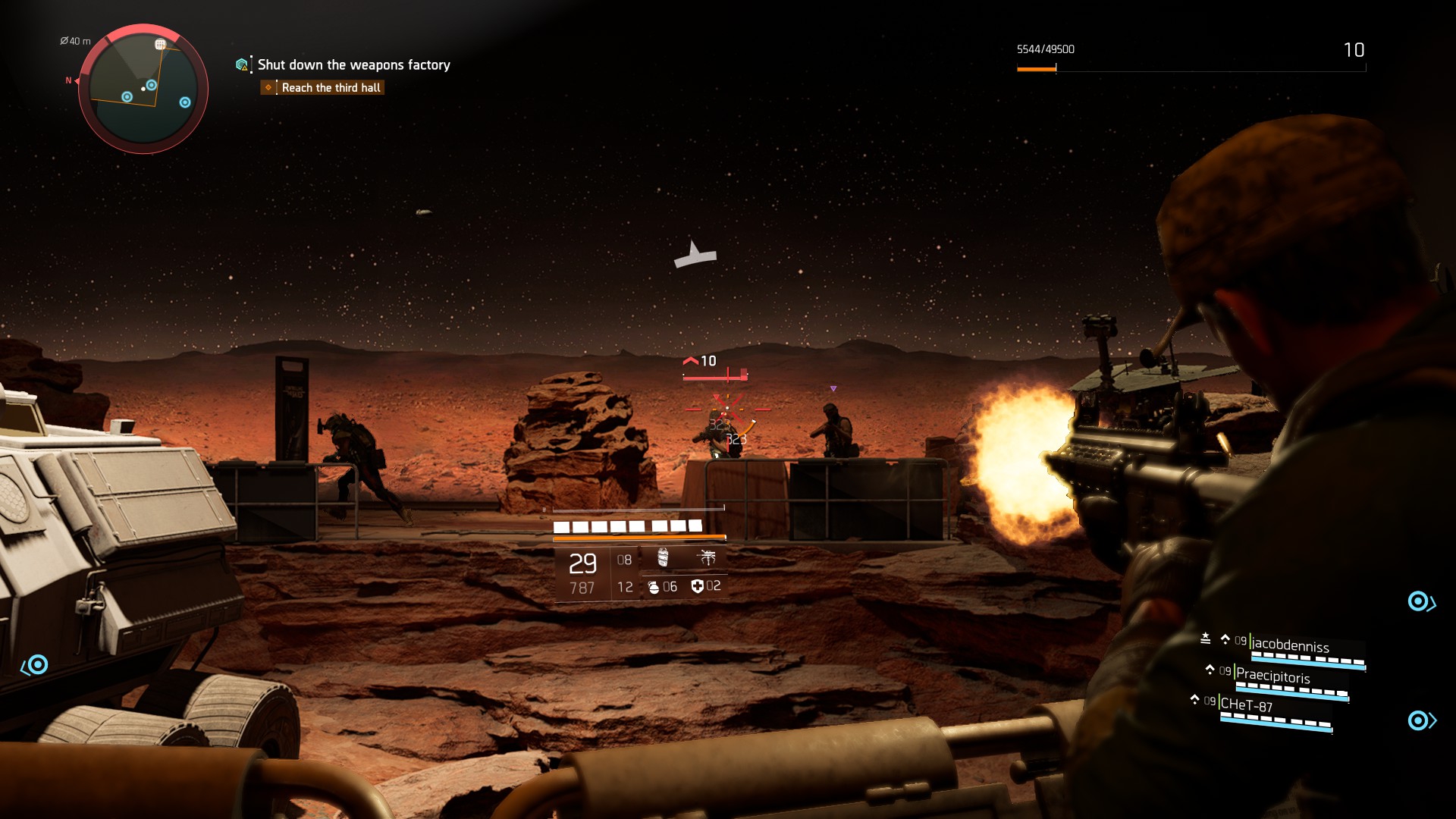Viewport: 1456px width, 819px height.
Task: Select the Shut down the weapons factory mission tracker
Action: click(x=353, y=65)
